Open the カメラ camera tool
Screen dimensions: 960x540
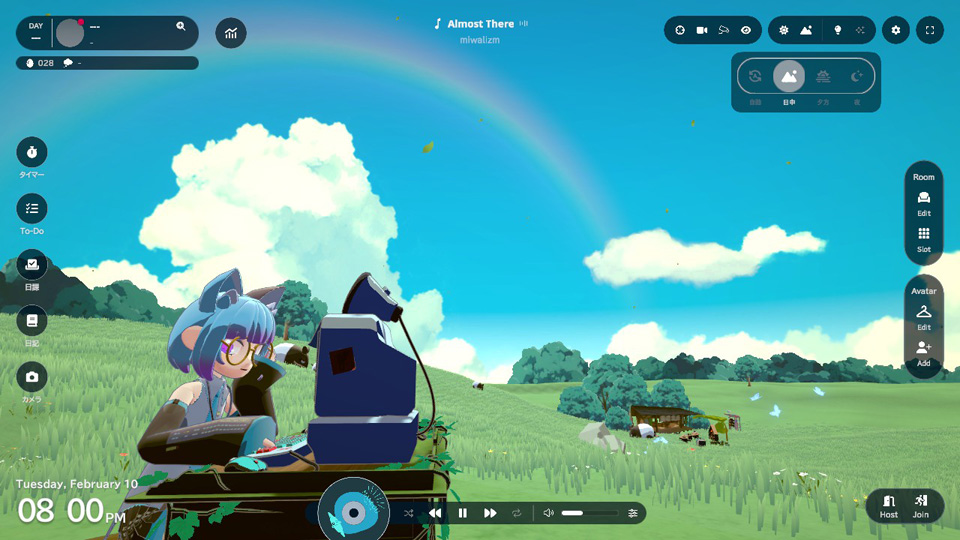32,377
